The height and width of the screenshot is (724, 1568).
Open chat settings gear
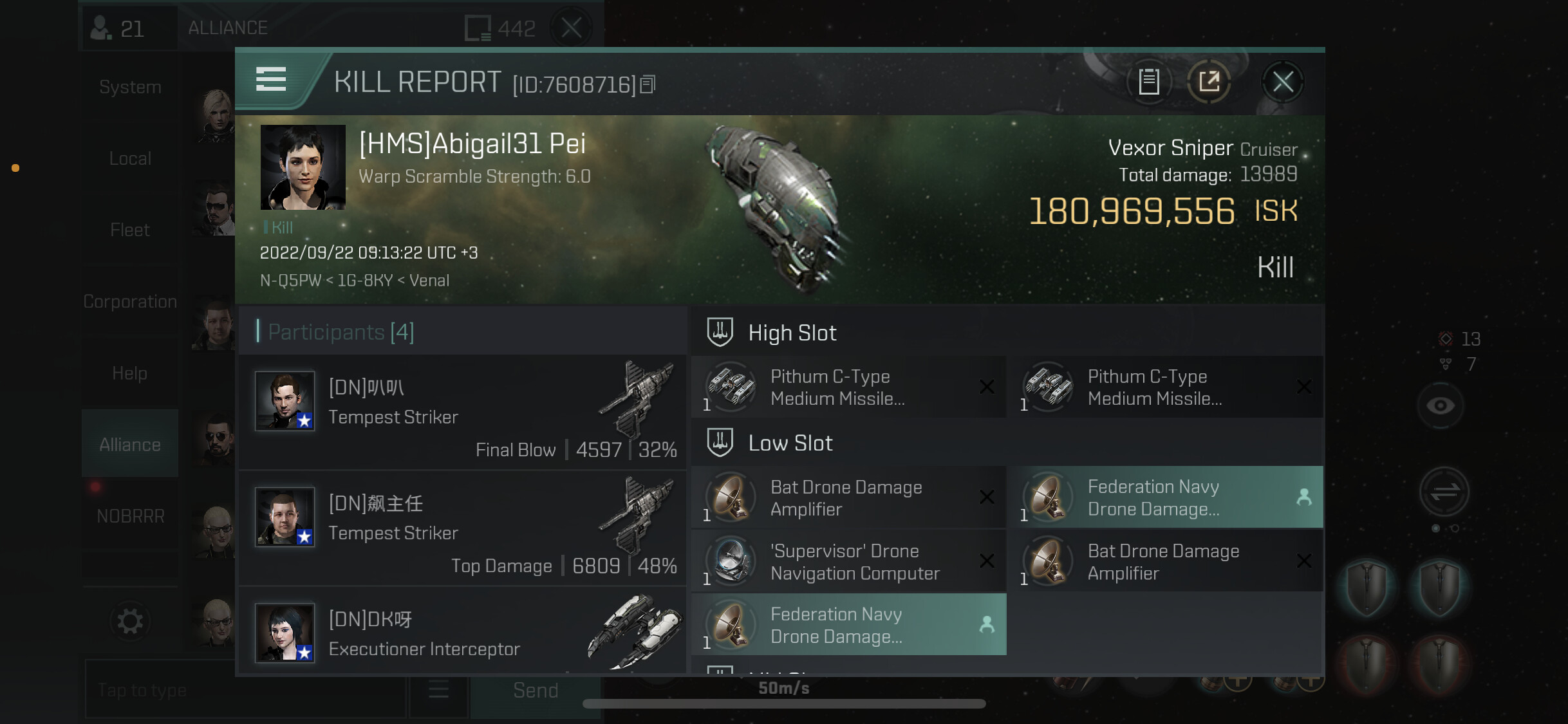click(130, 622)
